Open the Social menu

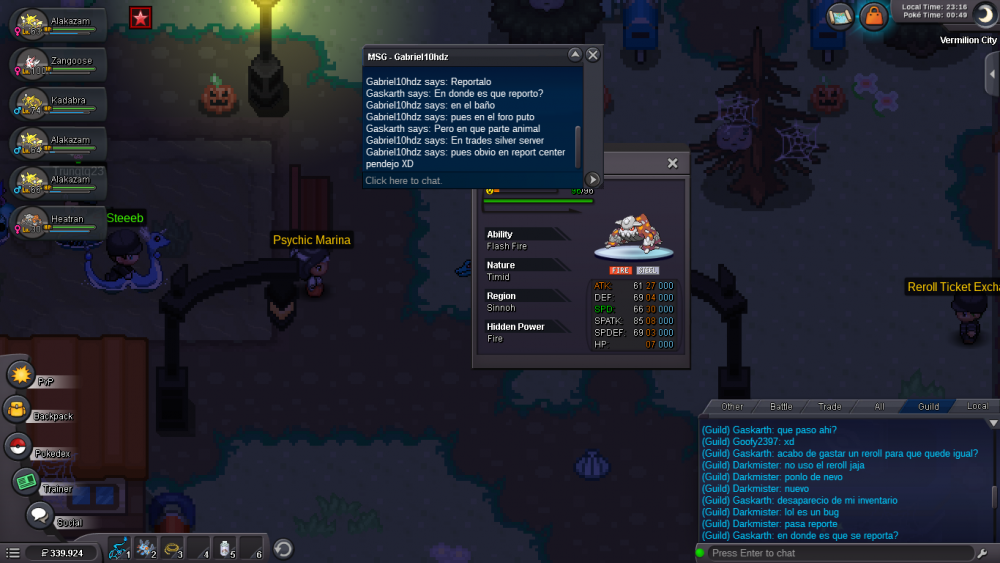pos(39,515)
